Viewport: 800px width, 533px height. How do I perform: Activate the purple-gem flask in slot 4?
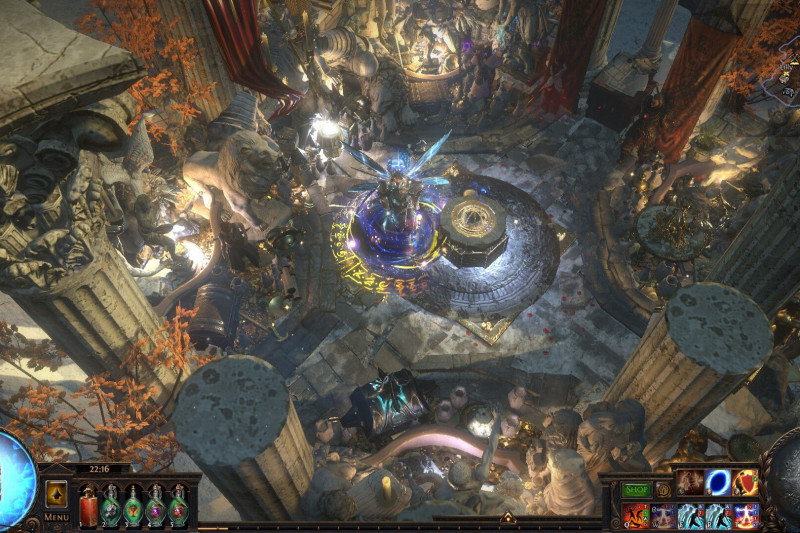156,506
